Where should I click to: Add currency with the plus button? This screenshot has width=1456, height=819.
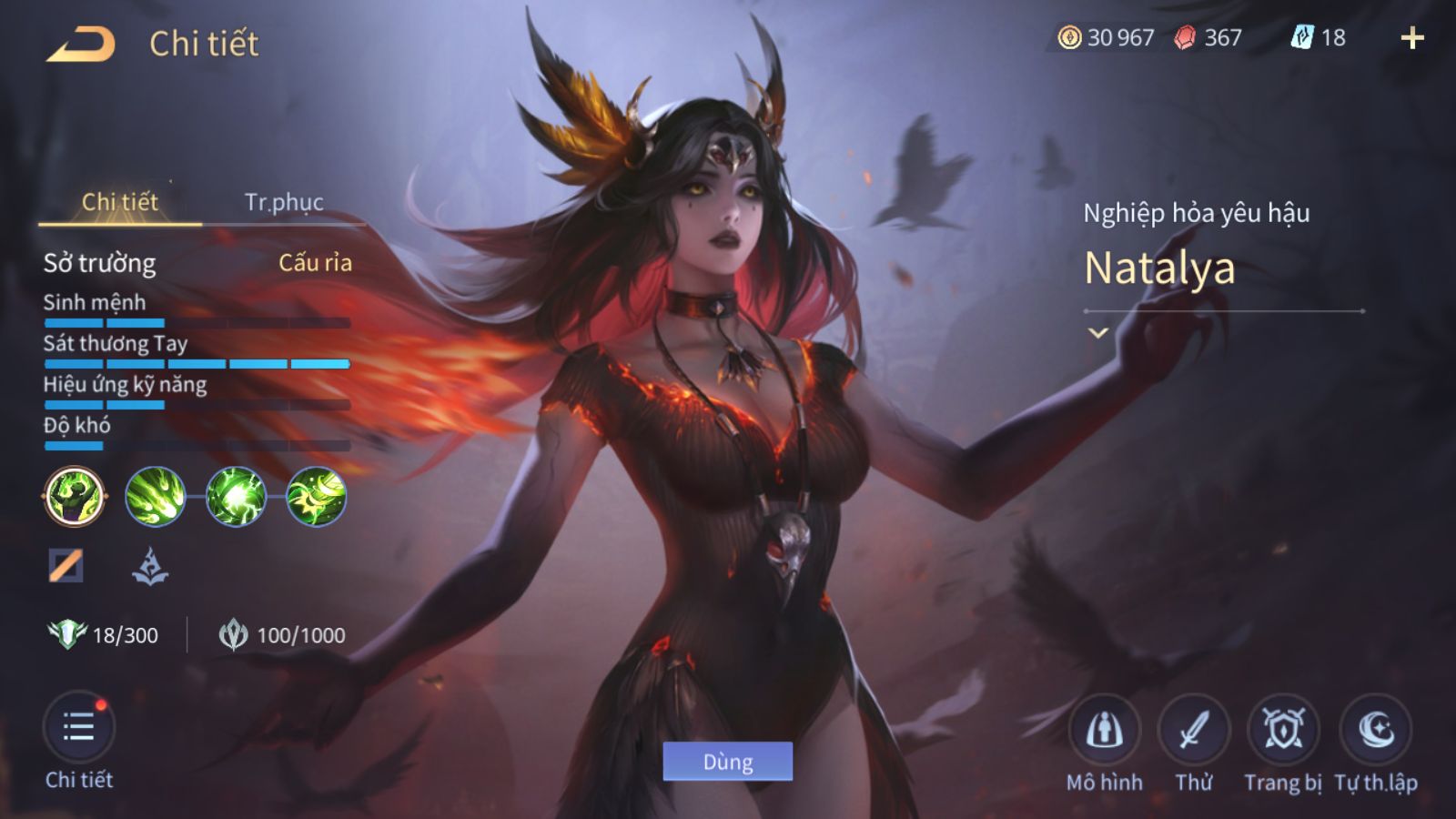point(1412,38)
